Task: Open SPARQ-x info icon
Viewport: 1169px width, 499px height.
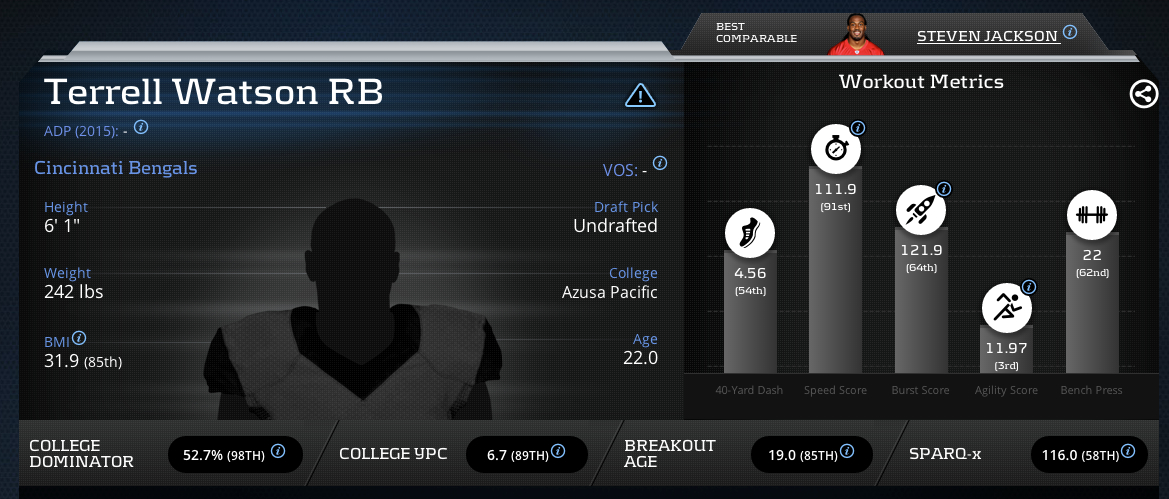Action: [1129, 452]
